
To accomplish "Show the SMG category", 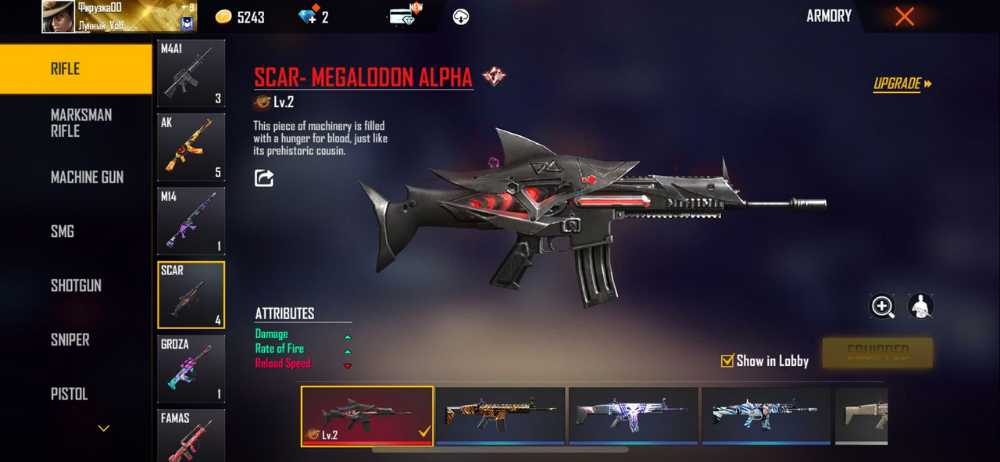I will [x=76, y=231].
